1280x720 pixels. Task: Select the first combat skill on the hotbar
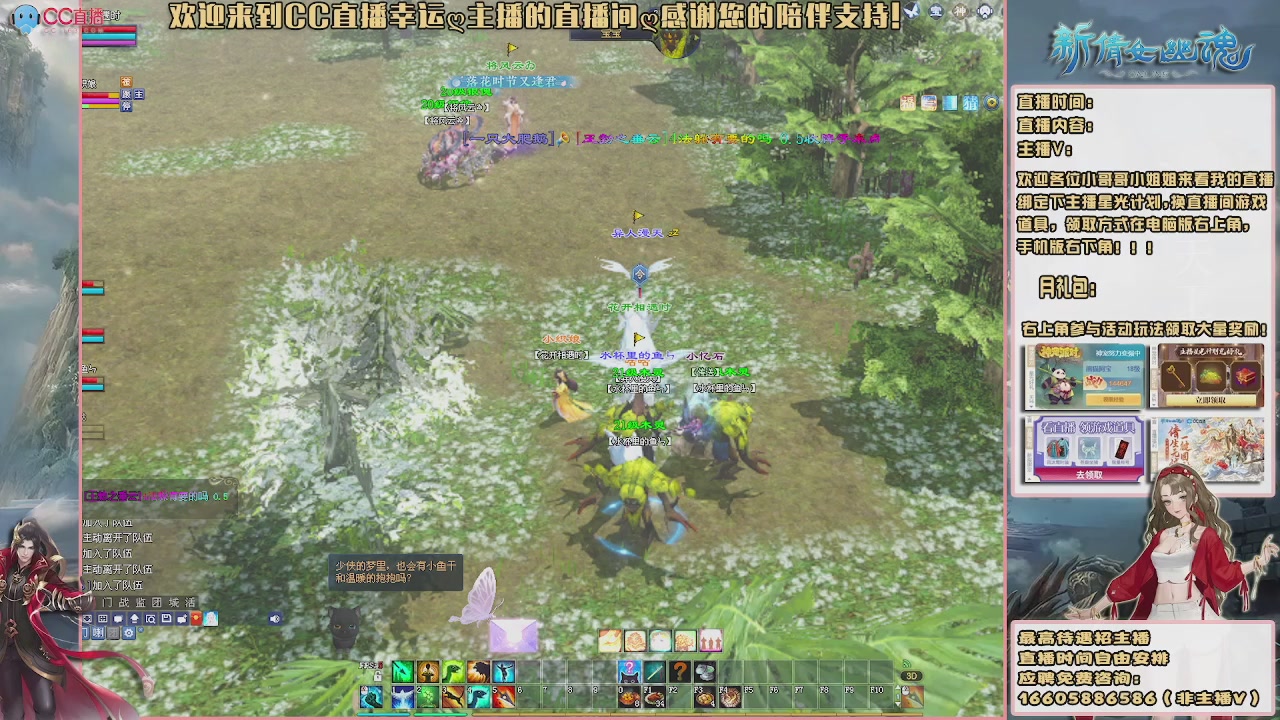(401, 673)
